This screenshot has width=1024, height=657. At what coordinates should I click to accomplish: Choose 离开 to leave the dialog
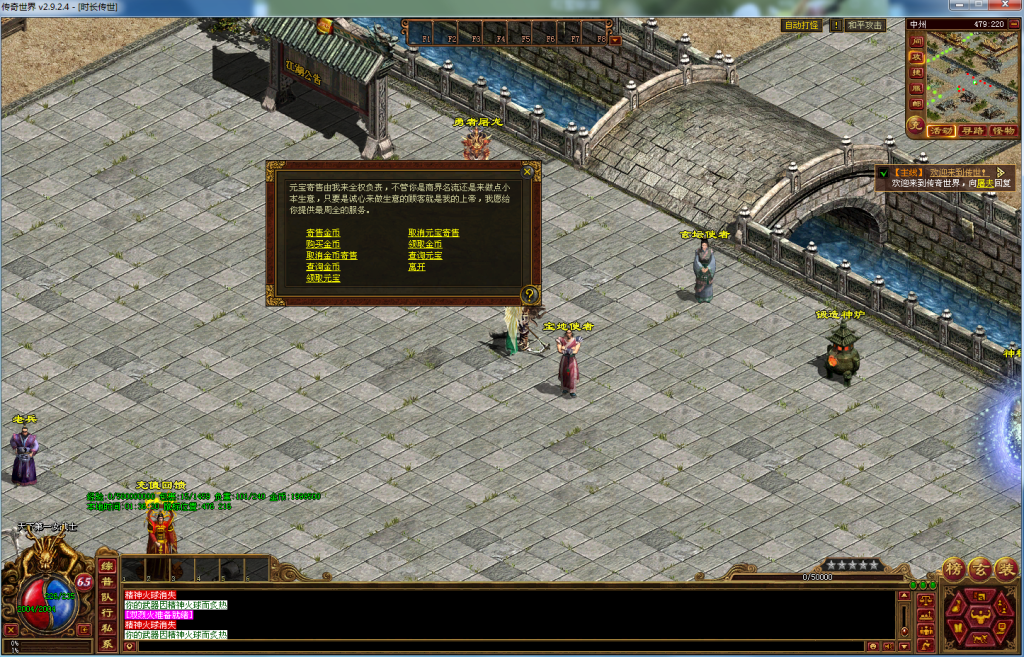coord(417,267)
